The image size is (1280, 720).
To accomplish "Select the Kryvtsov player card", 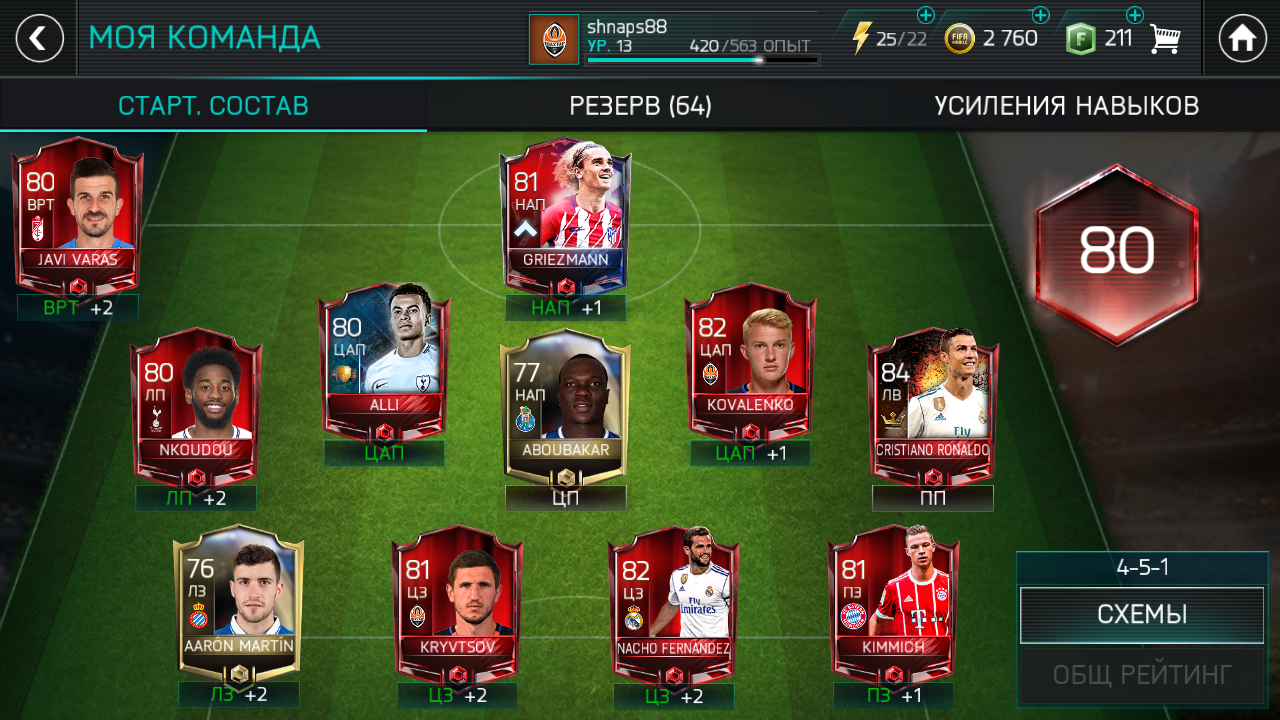I will pyautogui.click(x=457, y=600).
